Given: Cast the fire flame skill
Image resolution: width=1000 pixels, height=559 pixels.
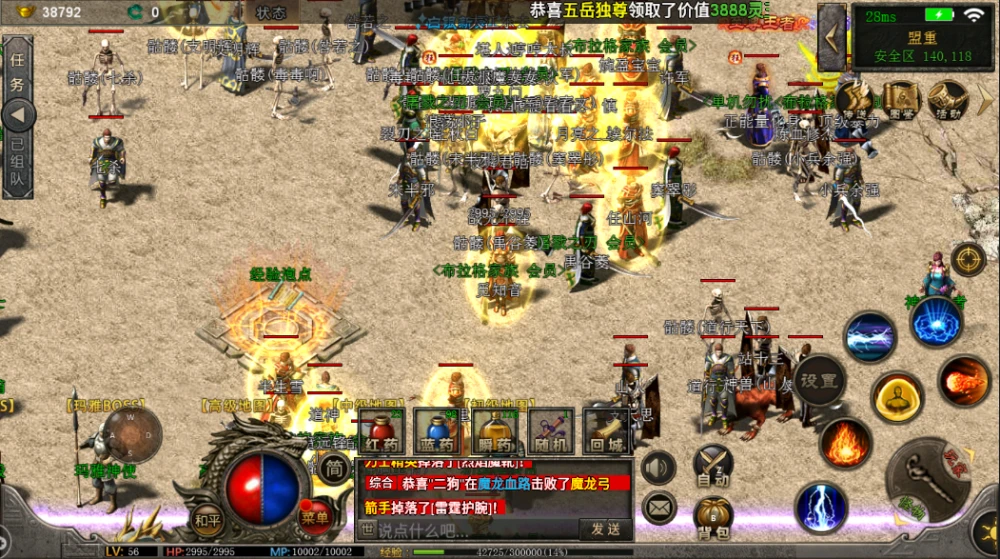Looking at the screenshot, I should click(x=845, y=442).
